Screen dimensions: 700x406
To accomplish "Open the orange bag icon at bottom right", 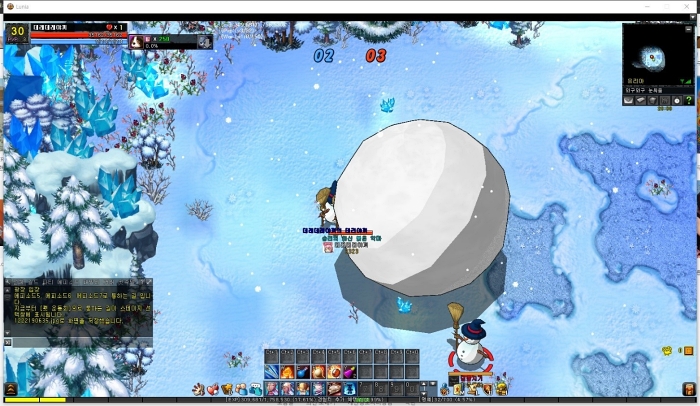I will [501, 389].
